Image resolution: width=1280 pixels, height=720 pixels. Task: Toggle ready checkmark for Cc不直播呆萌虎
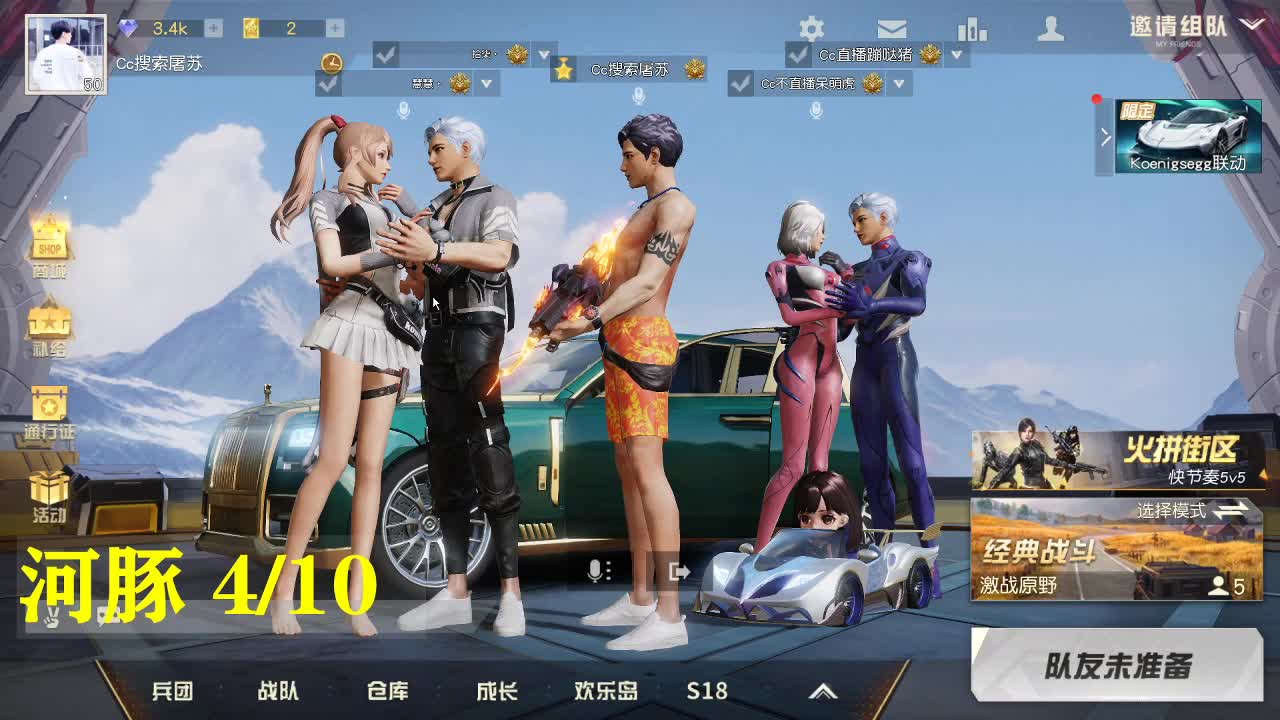click(x=741, y=84)
